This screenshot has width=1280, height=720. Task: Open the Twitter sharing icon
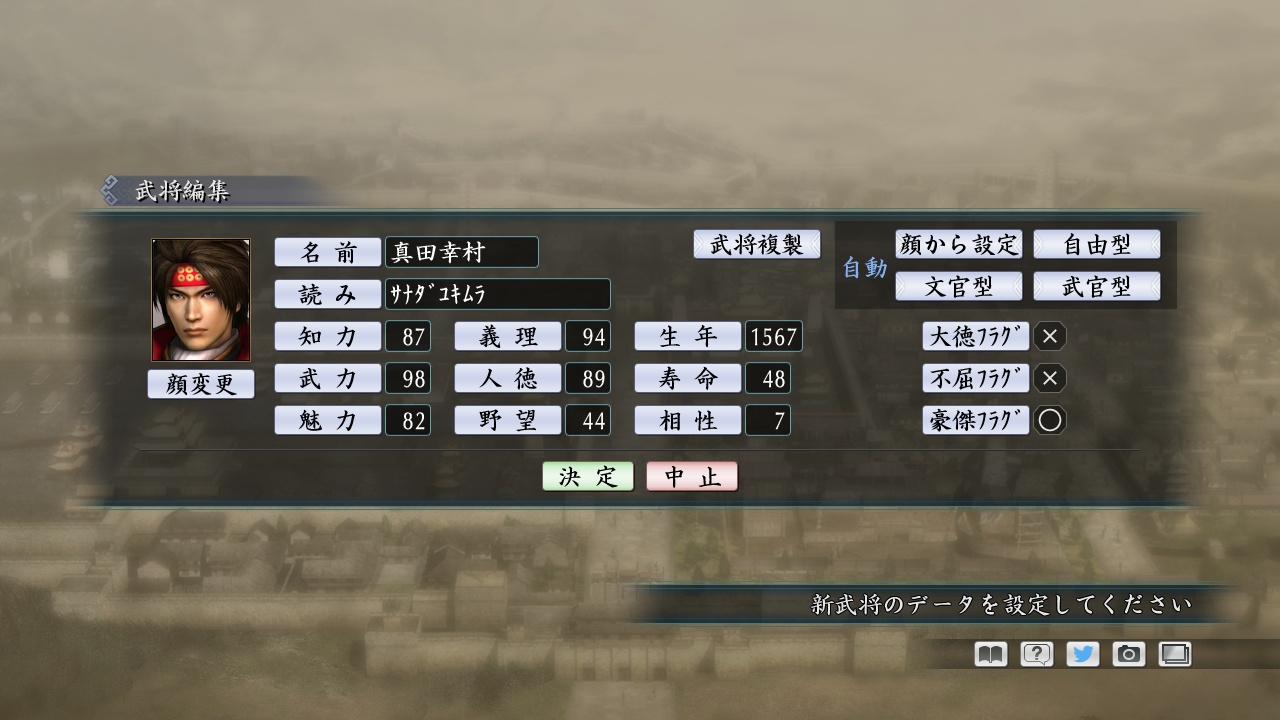tap(1081, 653)
